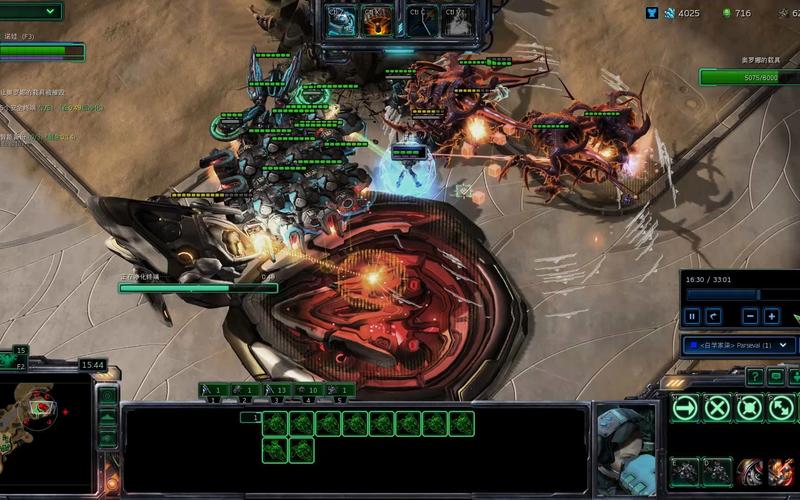Select control group 4 with 10 units
This screenshot has height=500, width=800.
tap(308, 390)
